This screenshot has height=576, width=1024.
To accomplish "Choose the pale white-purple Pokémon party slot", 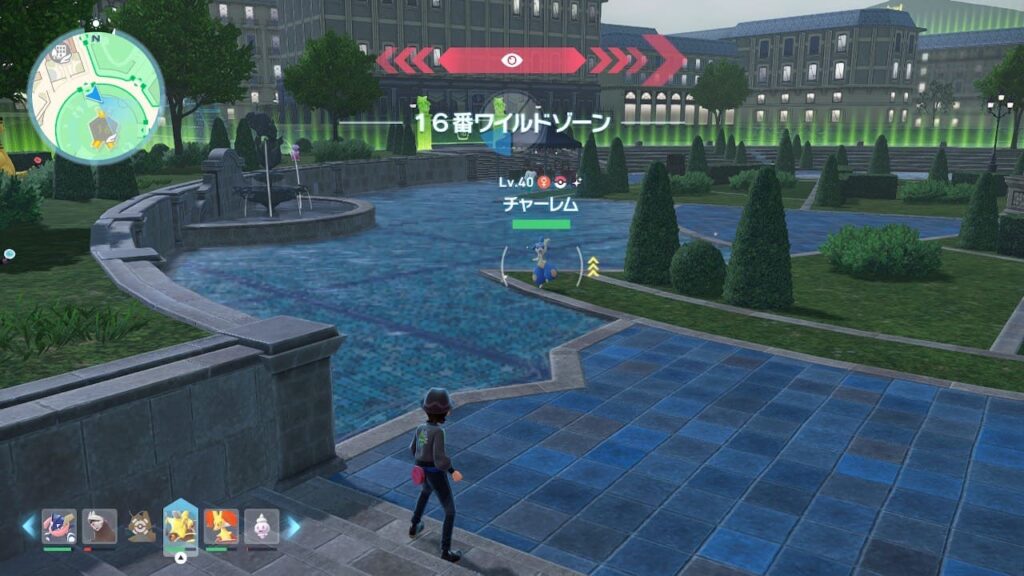I will click(x=262, y=526).
